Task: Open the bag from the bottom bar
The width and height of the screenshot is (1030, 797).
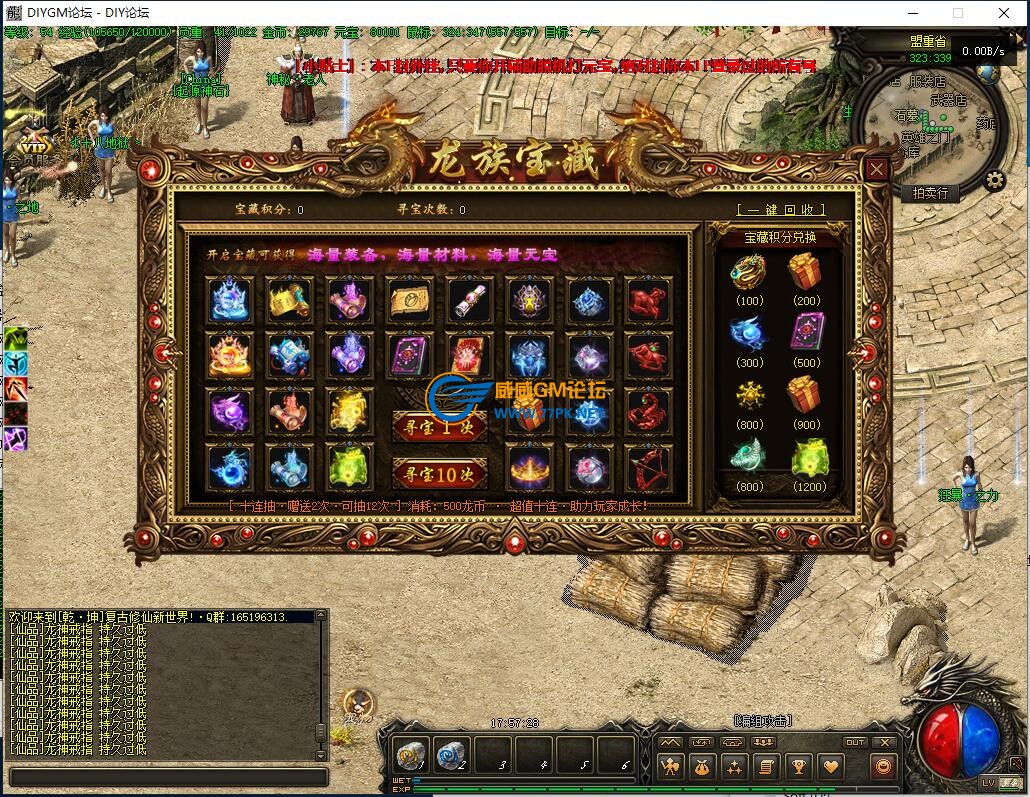Action: (x=701, y=767)
